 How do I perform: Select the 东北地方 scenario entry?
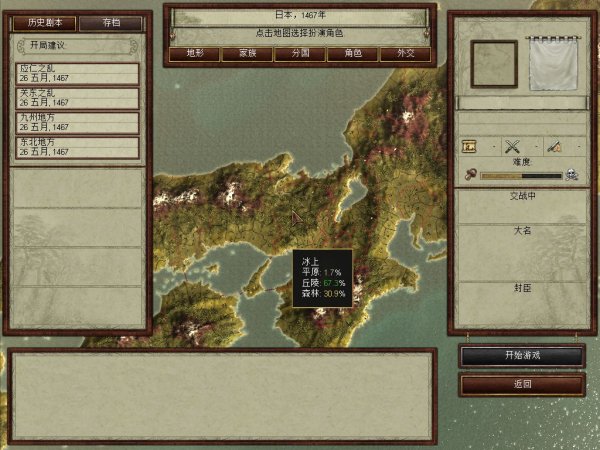click(x=78, y=148)
